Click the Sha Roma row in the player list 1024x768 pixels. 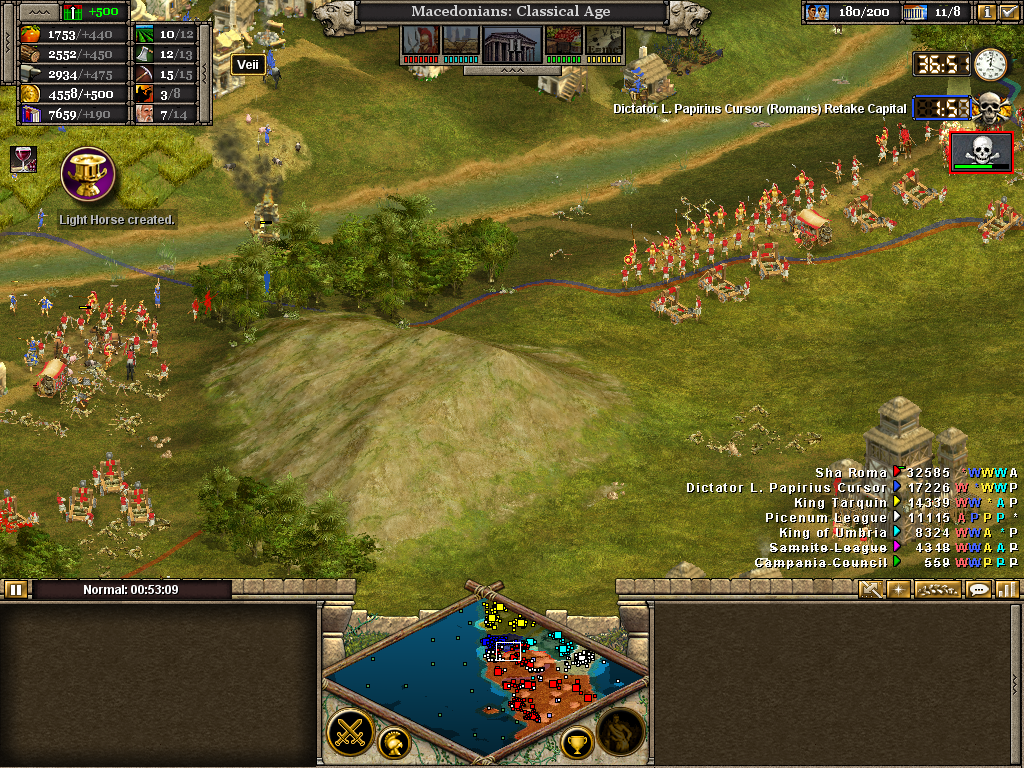[x=850, y=473]
